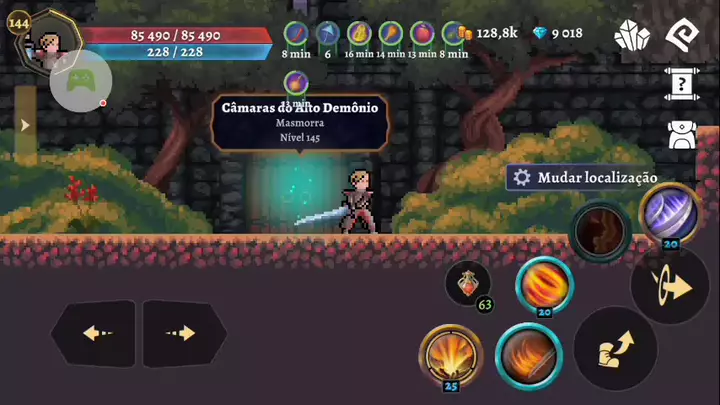This screenshot has height=405, width=720.
Task: Activate the fire explosion skill costing 25
Action: 450,353
